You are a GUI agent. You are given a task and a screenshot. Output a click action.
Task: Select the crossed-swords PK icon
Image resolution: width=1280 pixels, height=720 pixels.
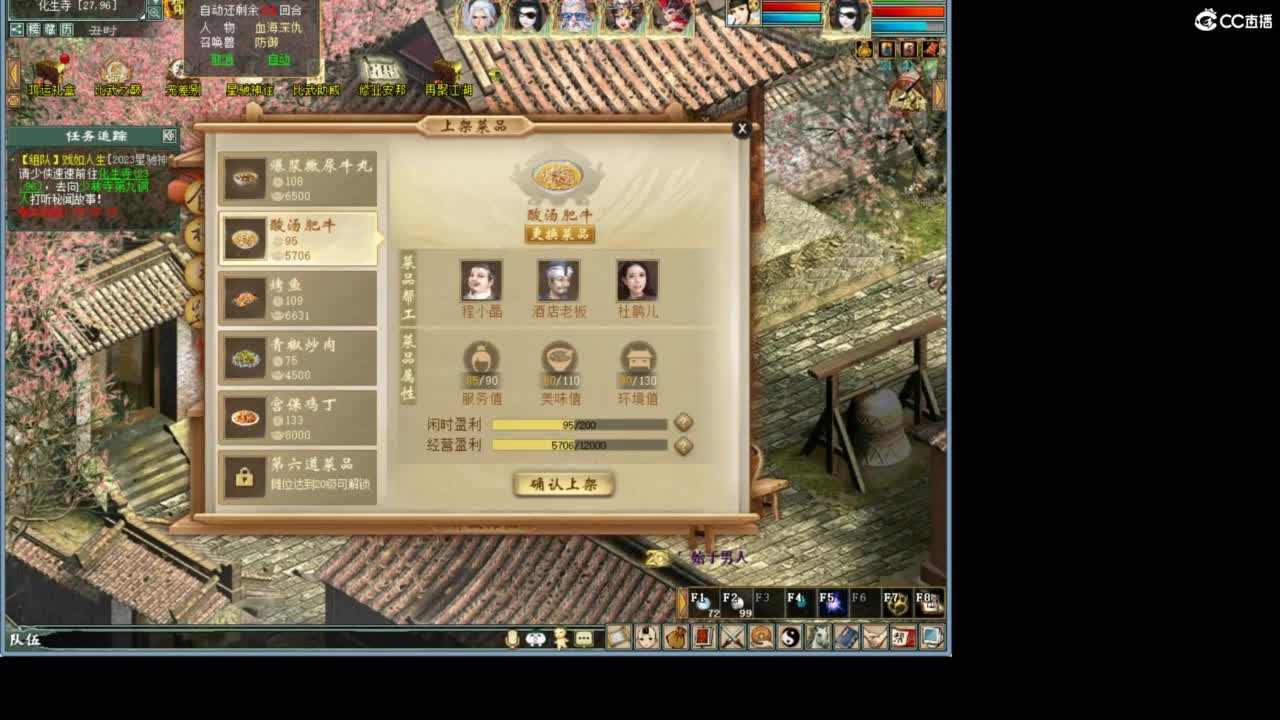730,639
